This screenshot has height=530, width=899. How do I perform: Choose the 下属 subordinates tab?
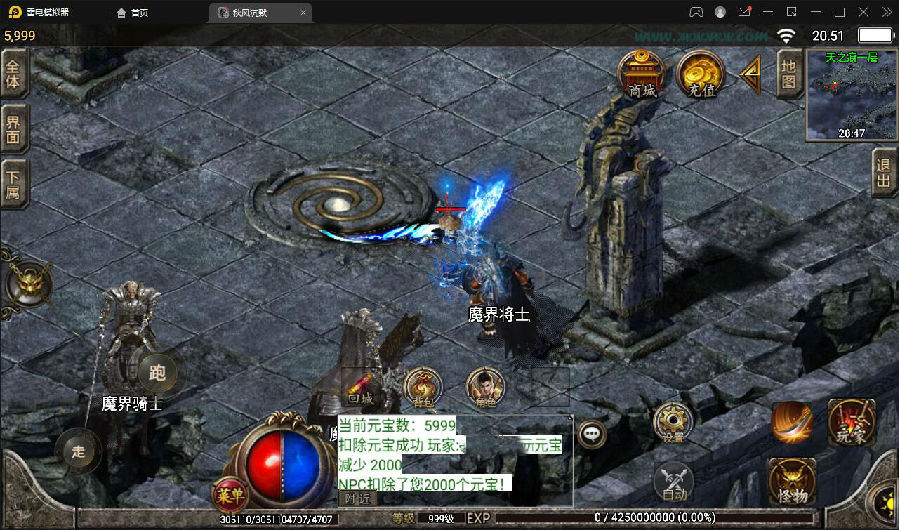(x=13, y=184)
